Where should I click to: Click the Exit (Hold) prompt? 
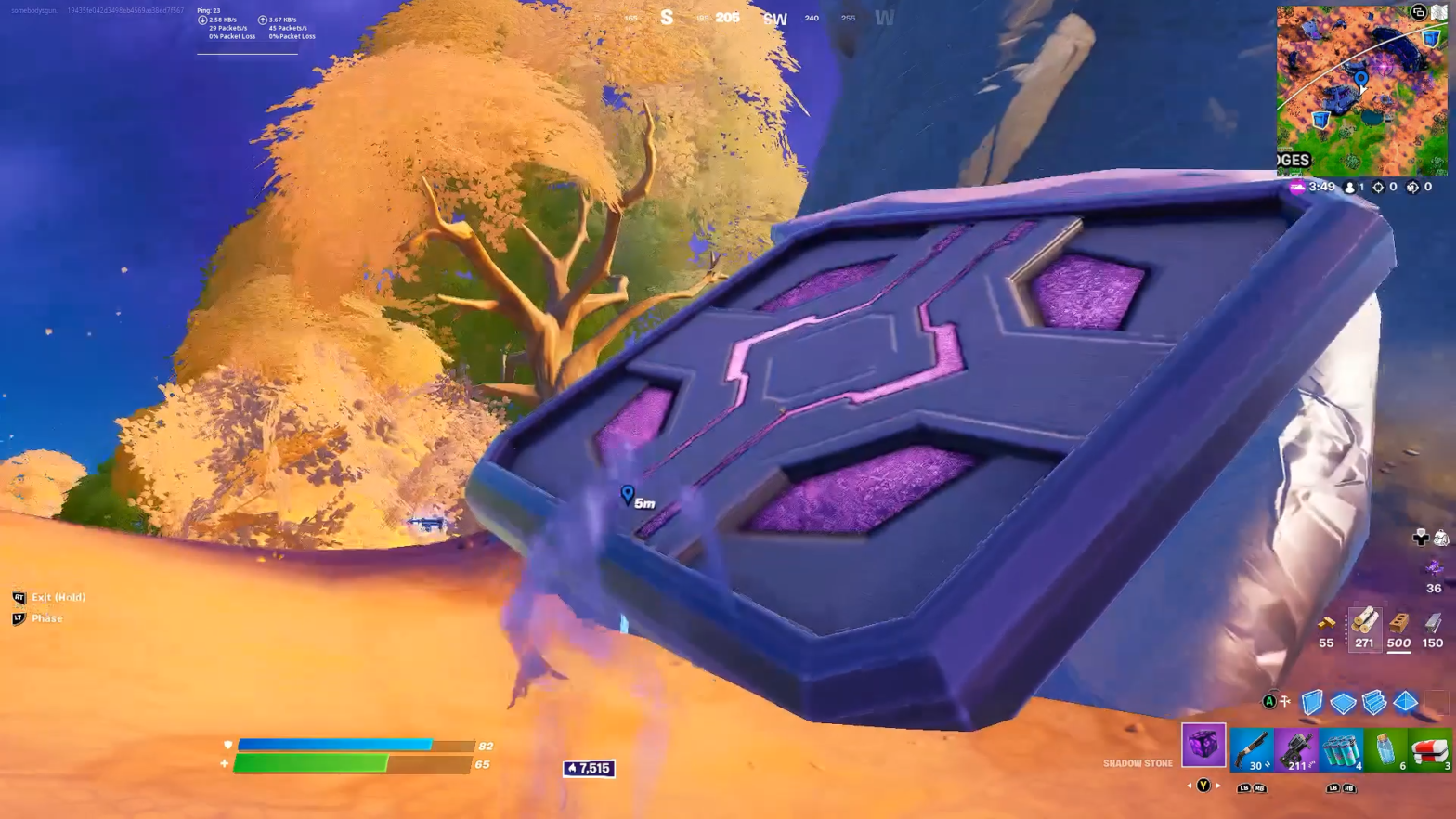(51, 597)
